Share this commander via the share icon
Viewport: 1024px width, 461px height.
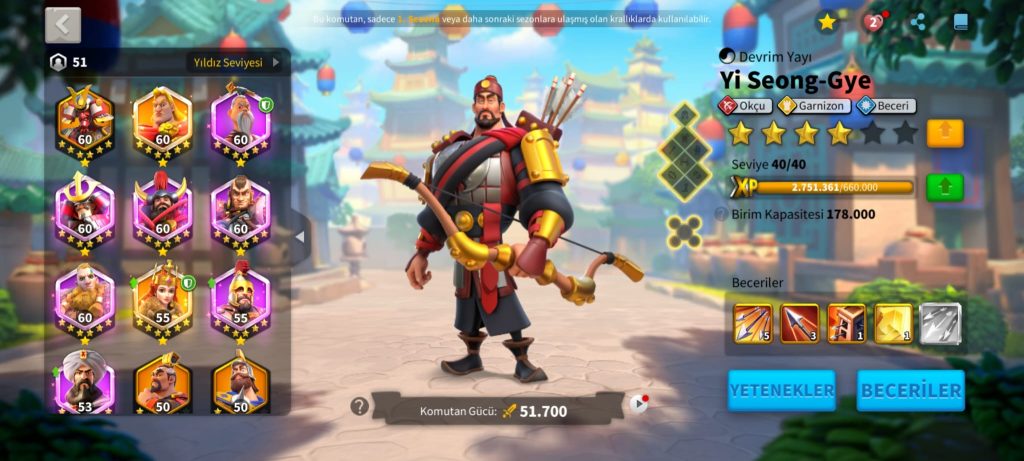click(918, 21)
